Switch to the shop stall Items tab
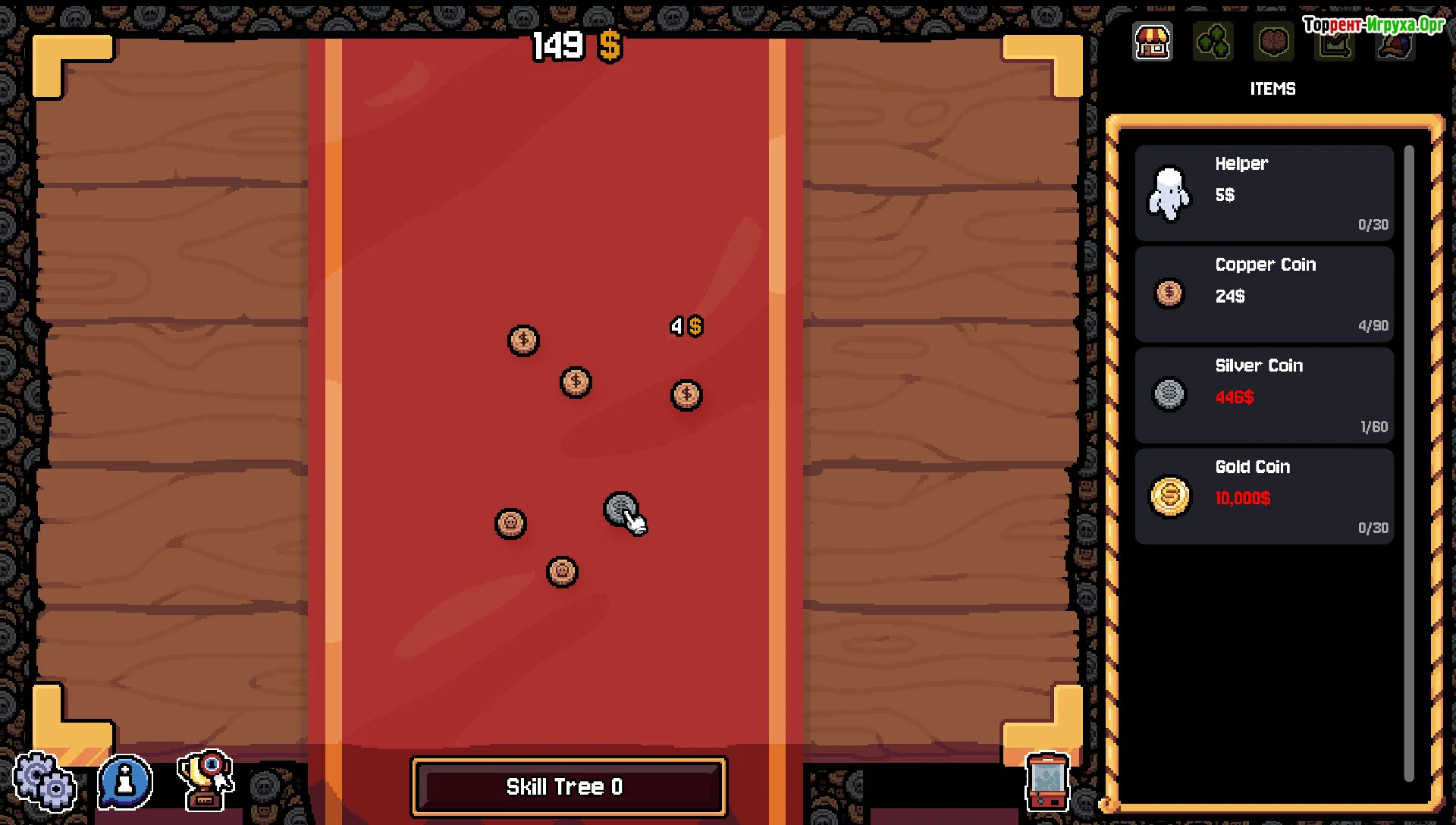 coord(1152,42)
